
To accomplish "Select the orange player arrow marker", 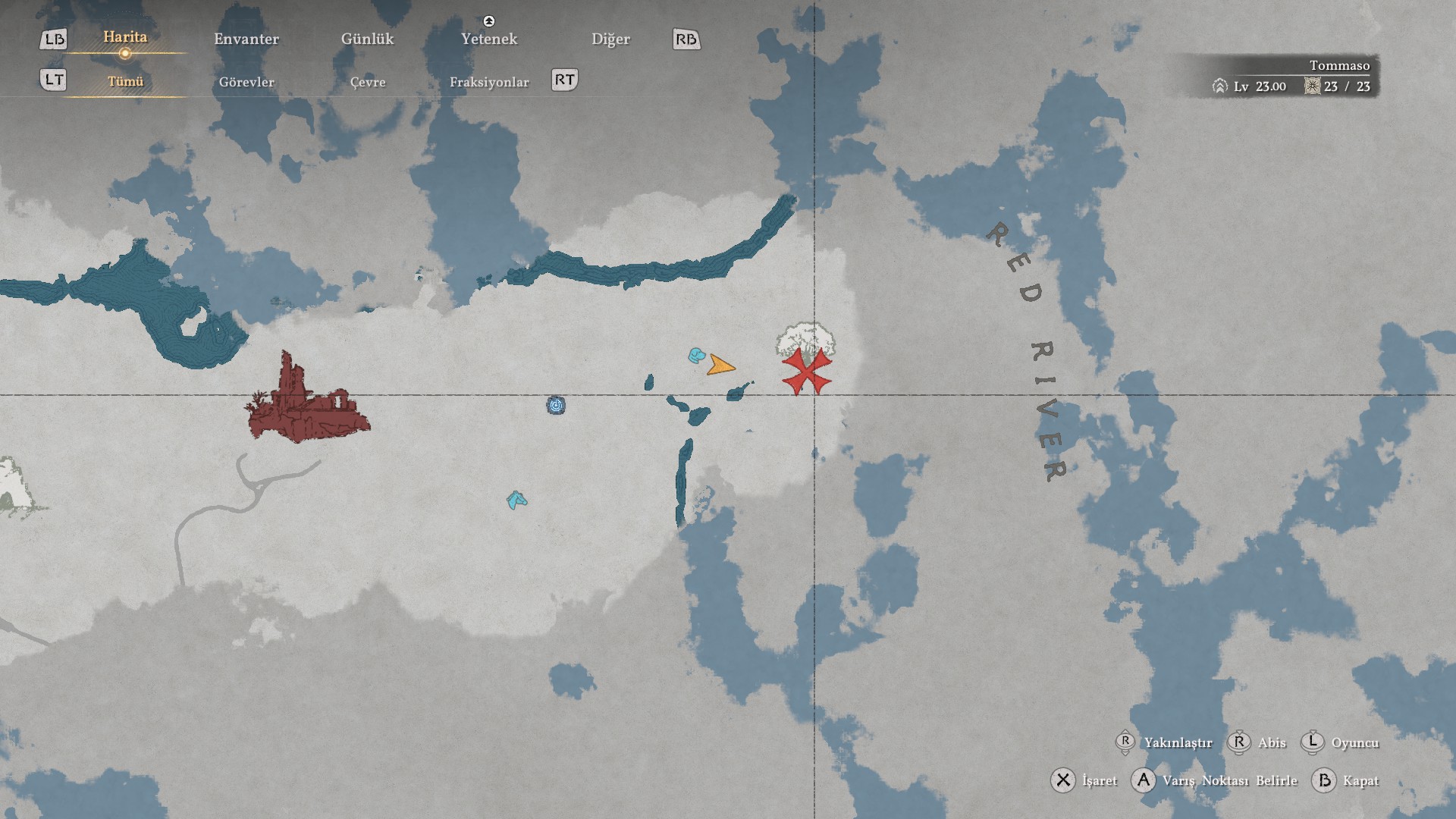I will coord(720,366).
